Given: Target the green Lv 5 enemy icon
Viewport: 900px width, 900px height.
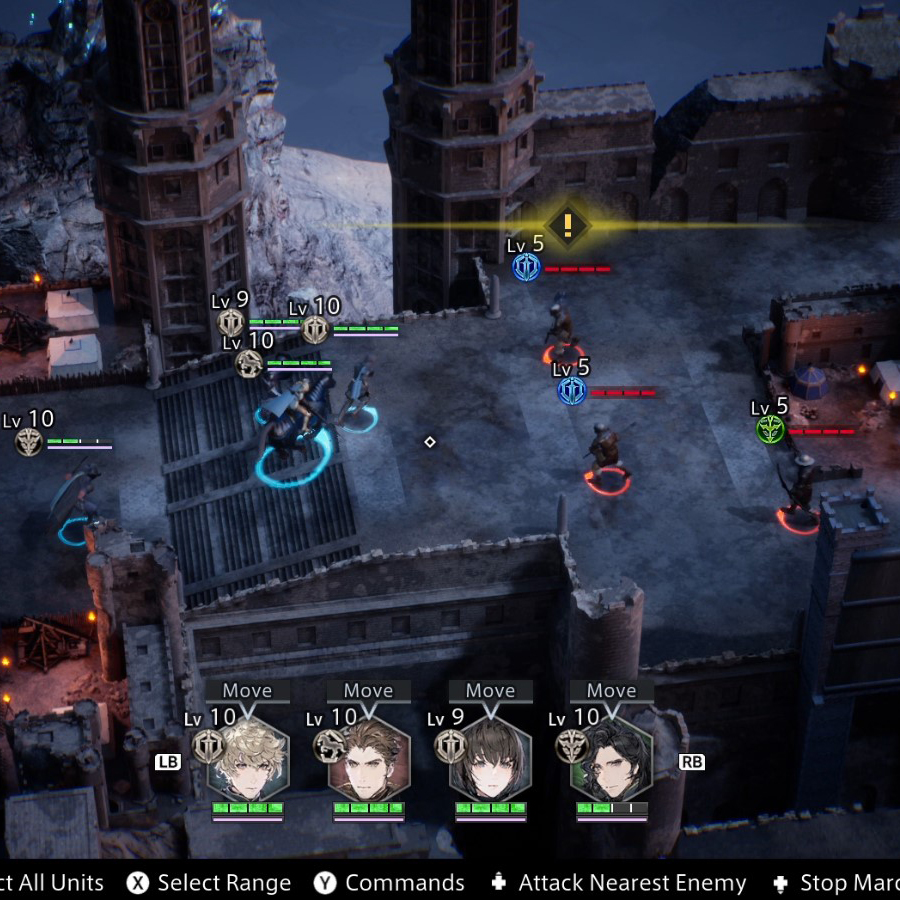Looking at the screenshot, I should click(770, 430).
